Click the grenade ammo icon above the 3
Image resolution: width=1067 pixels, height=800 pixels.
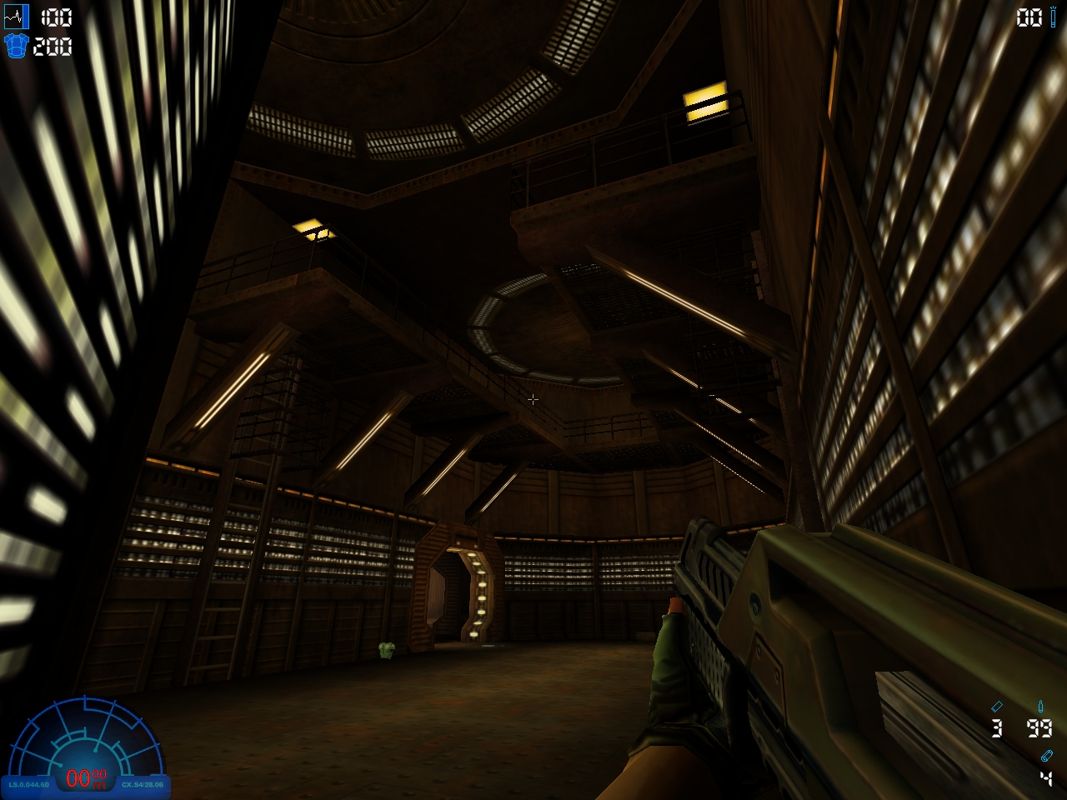click(x=997, y=706)
